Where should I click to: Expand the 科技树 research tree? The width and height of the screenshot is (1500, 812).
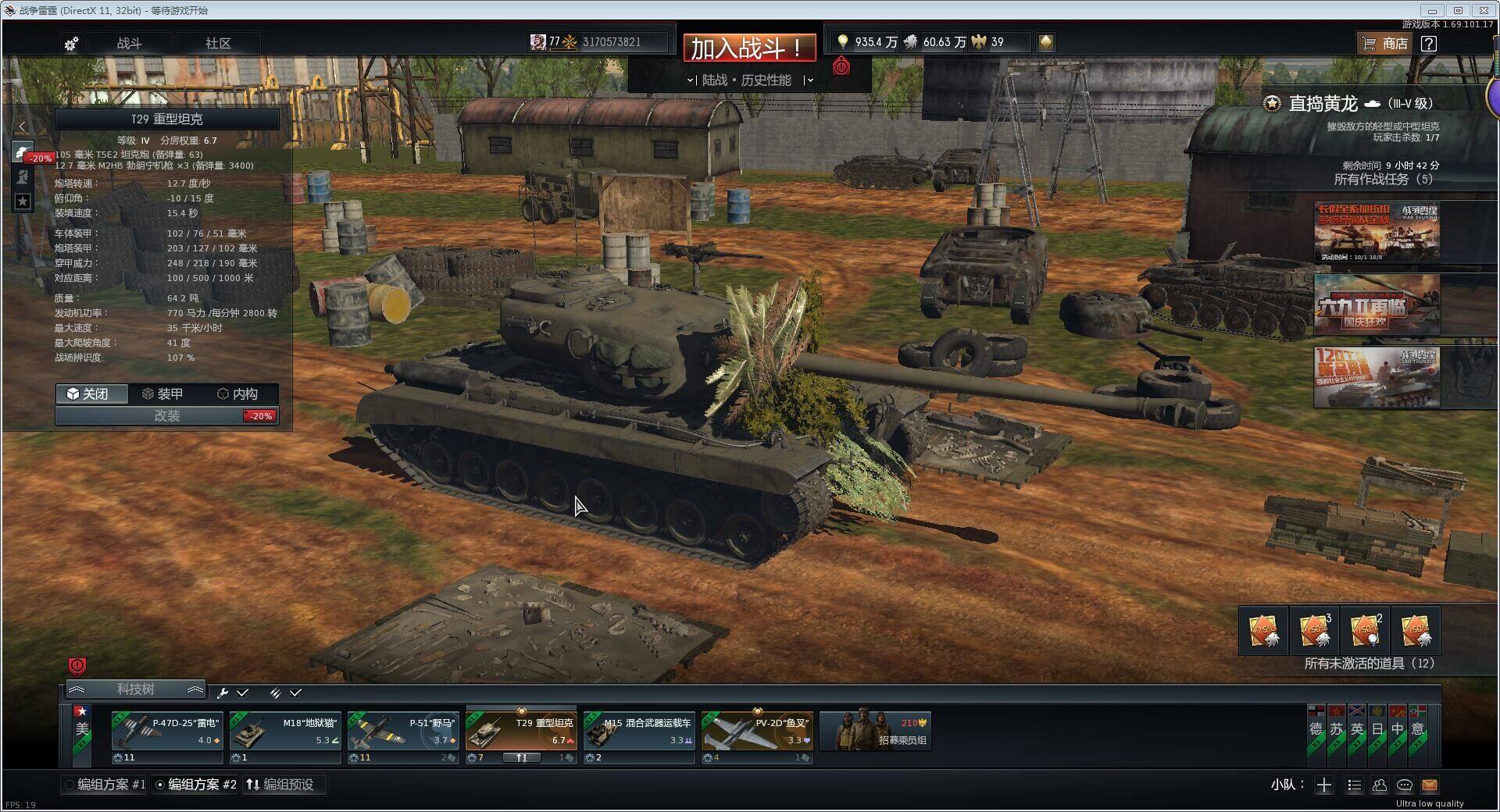tap(135, 689)
